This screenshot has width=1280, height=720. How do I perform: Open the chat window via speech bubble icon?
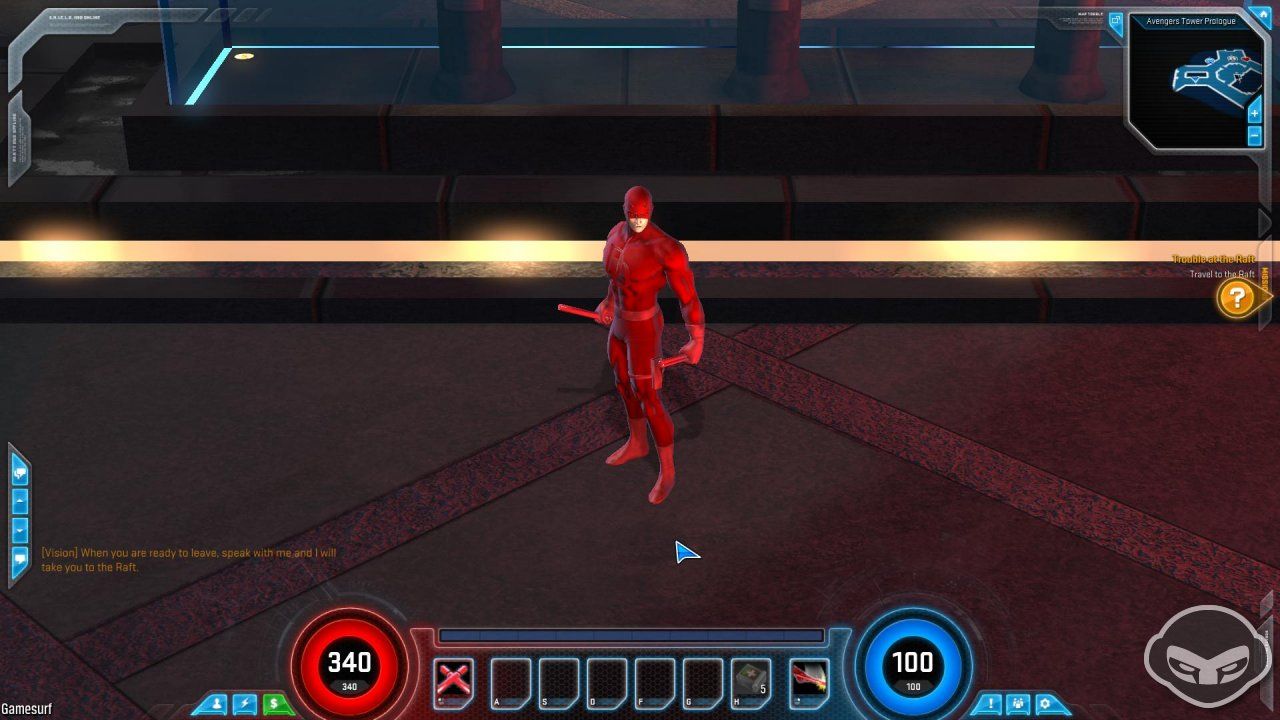coord(19,472)
